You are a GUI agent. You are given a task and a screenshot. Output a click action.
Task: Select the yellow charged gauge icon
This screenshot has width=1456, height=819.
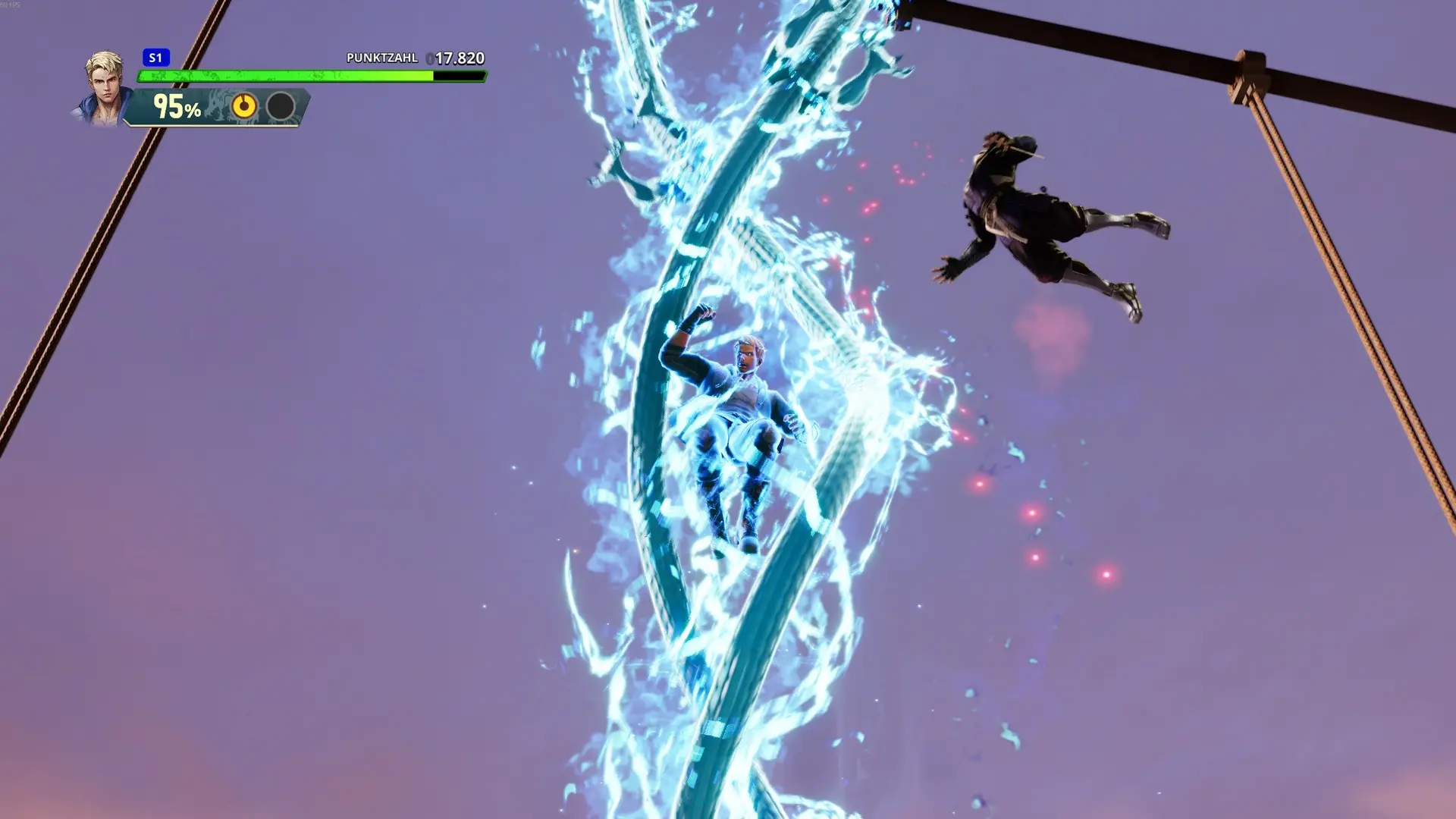point(244,106)
